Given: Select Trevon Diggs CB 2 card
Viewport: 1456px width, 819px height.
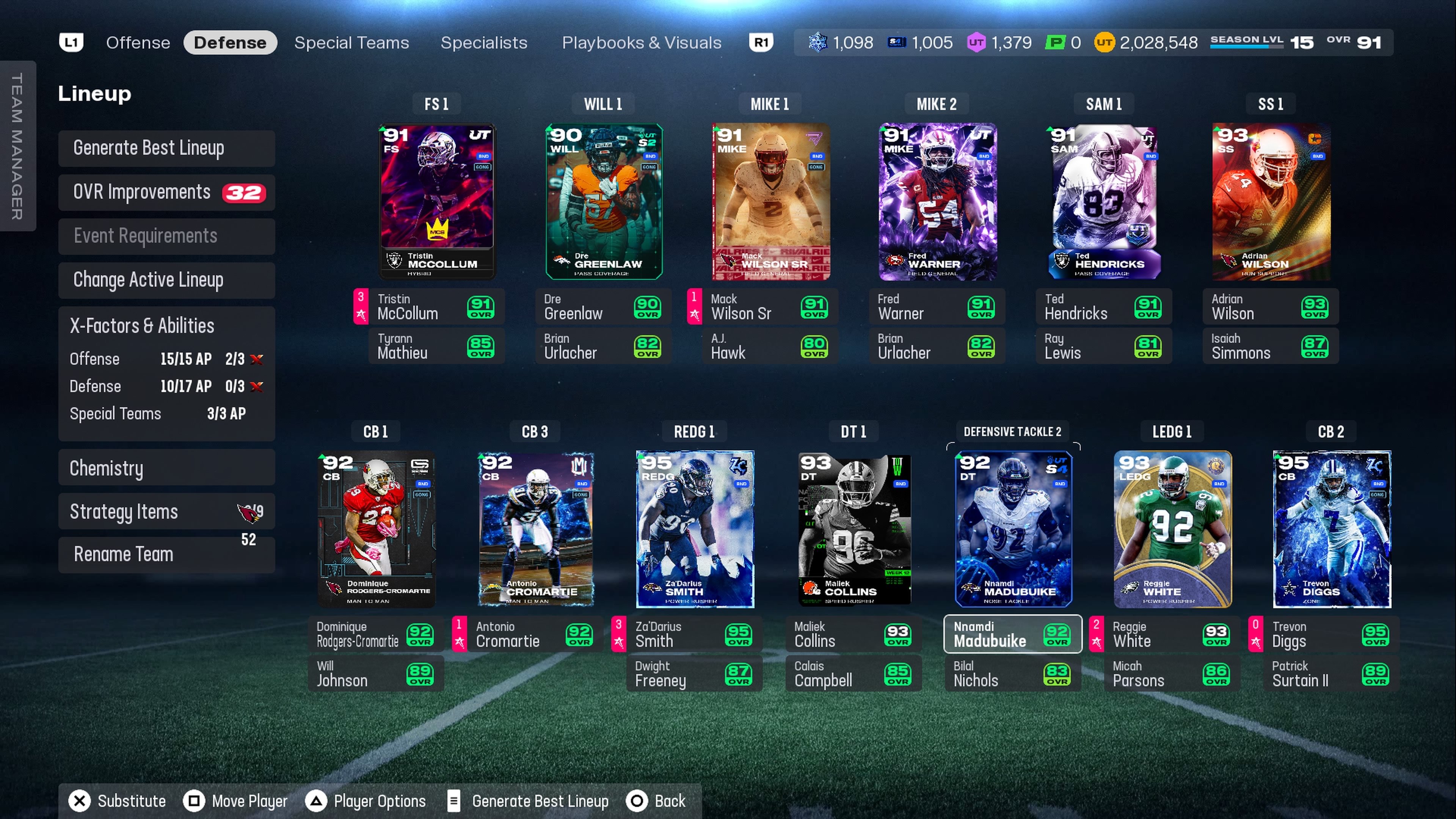Looking at the screenshot, I should (1331, 529).
